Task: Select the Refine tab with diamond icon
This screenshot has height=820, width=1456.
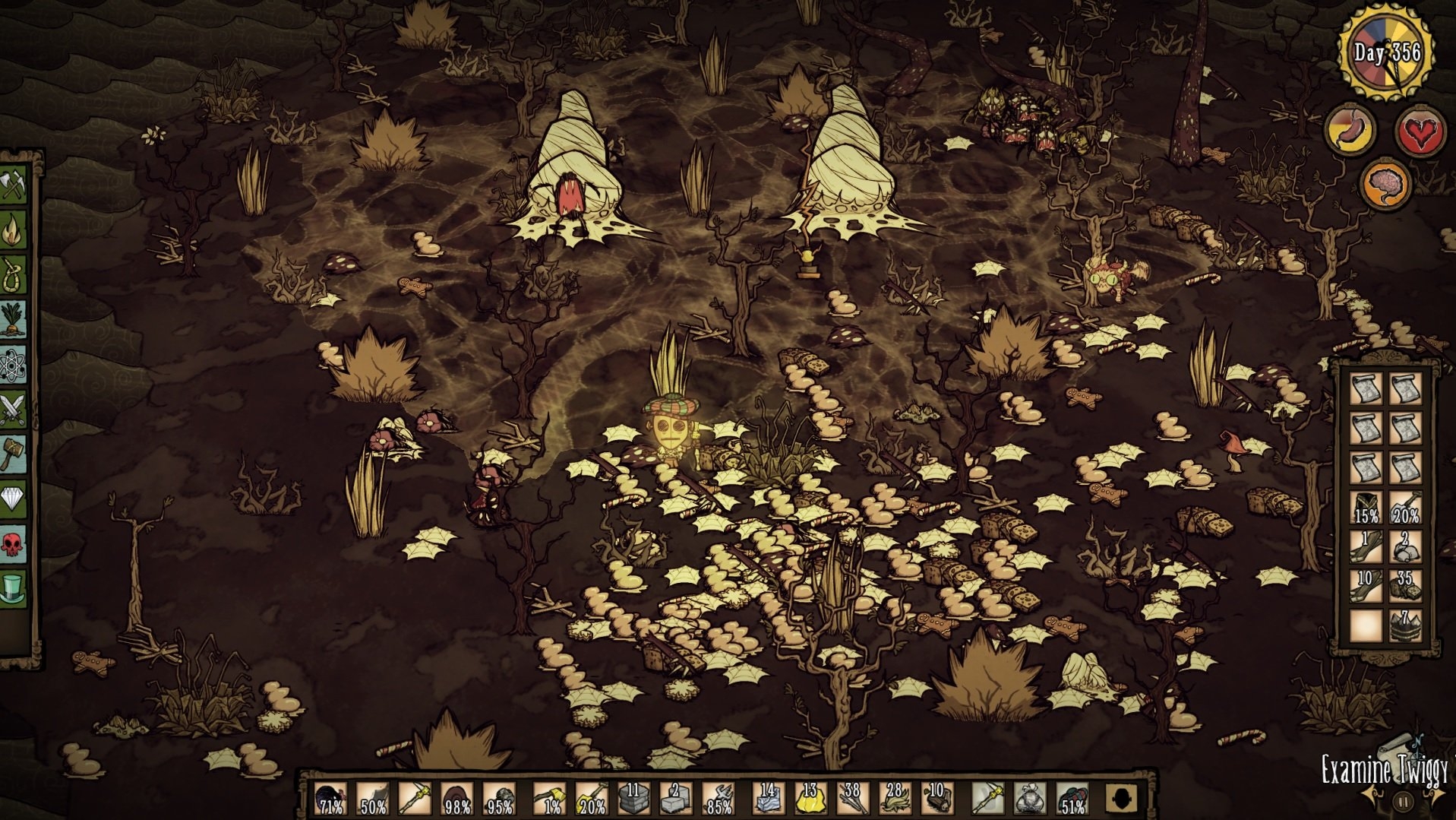Action: [x=13, y=499]
